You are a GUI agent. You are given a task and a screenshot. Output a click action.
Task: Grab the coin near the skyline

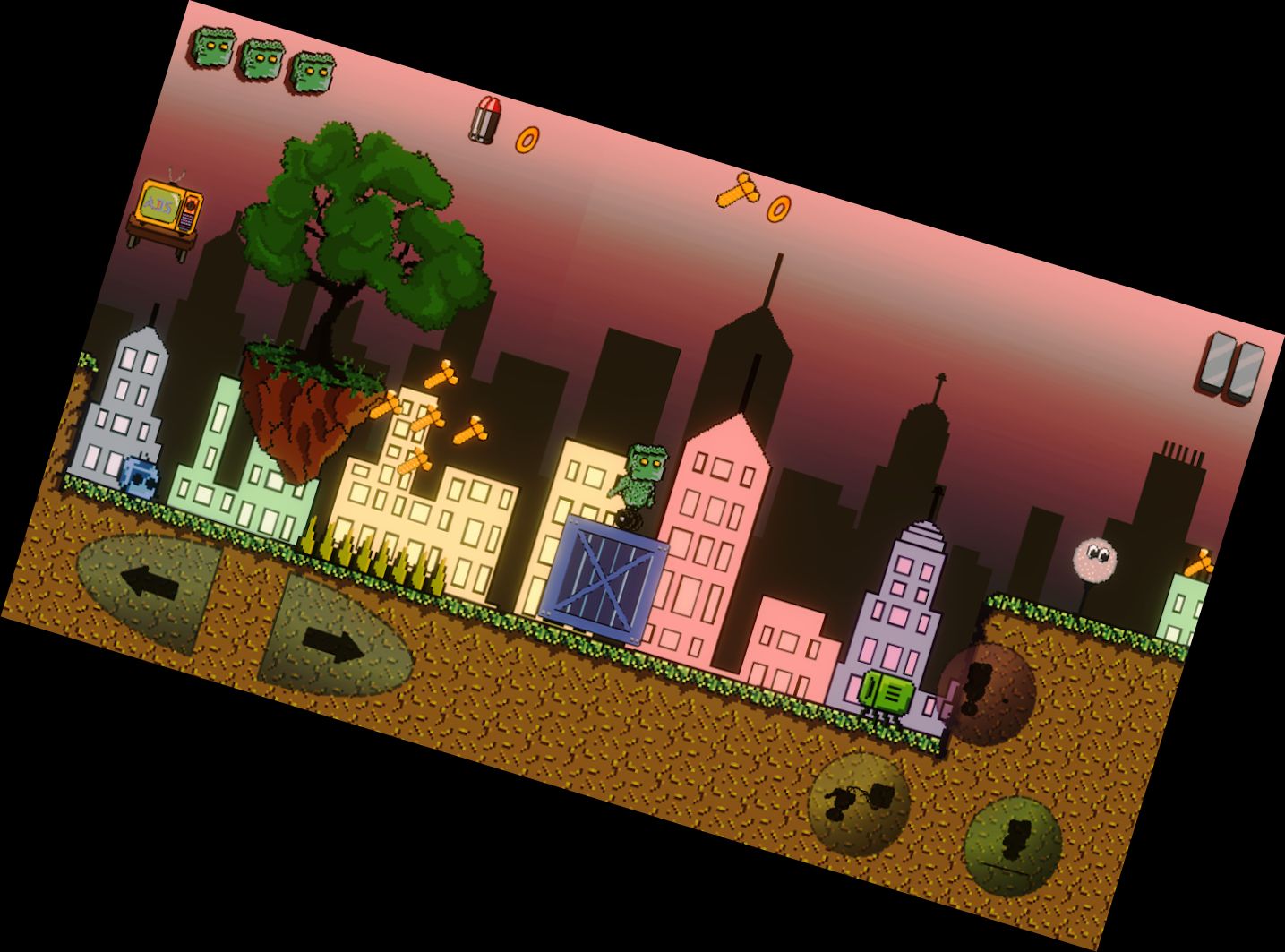pyautogui.click(x=777, y=207)
